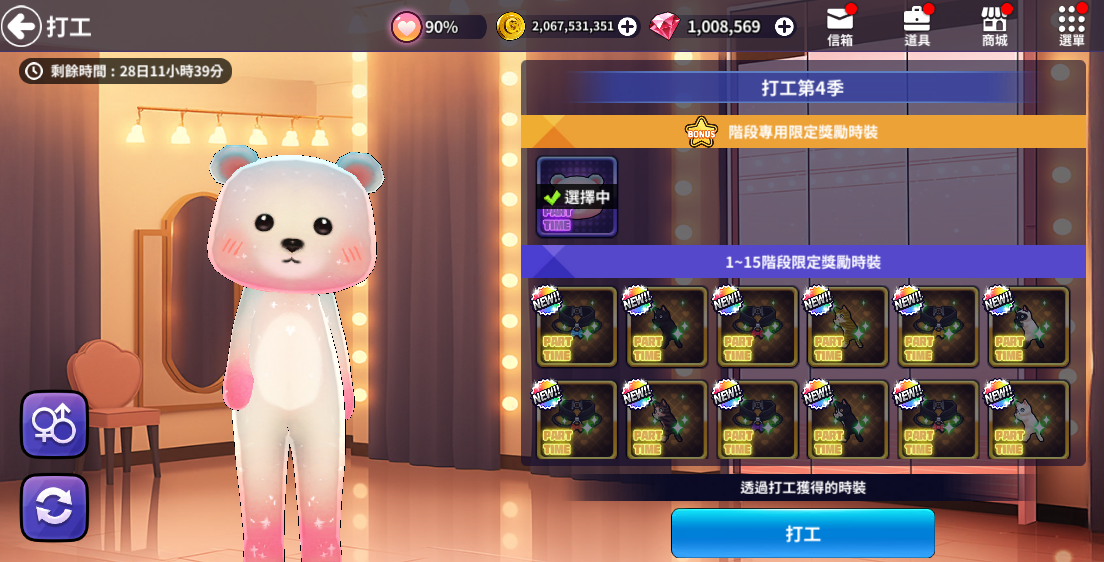The width and height of the screenshot is (1104, 562).
Task: Choose the Siamese cat costume
Action: pos(1029,327)
